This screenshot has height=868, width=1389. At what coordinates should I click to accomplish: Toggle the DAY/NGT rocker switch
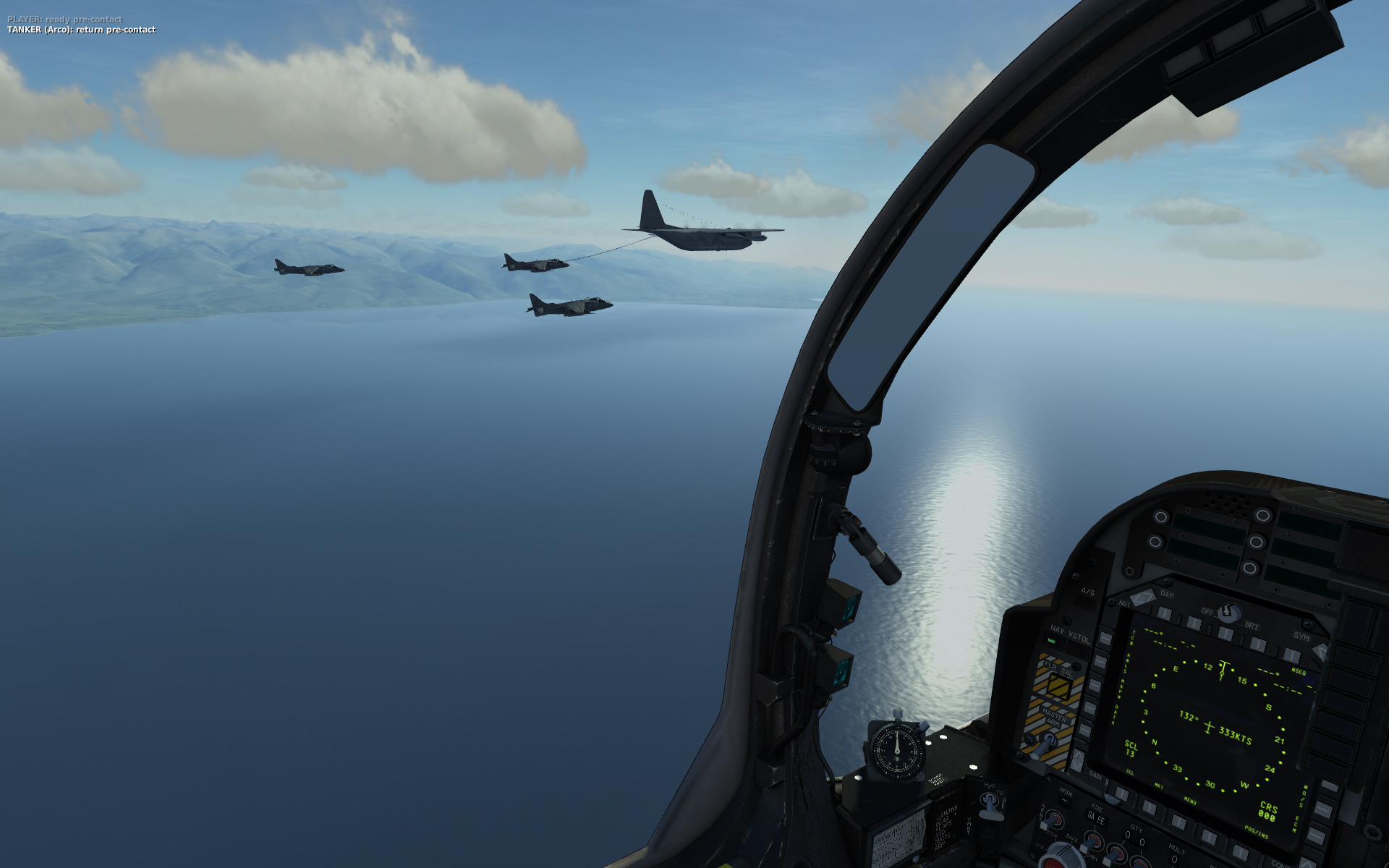[x=1143, y=597]
